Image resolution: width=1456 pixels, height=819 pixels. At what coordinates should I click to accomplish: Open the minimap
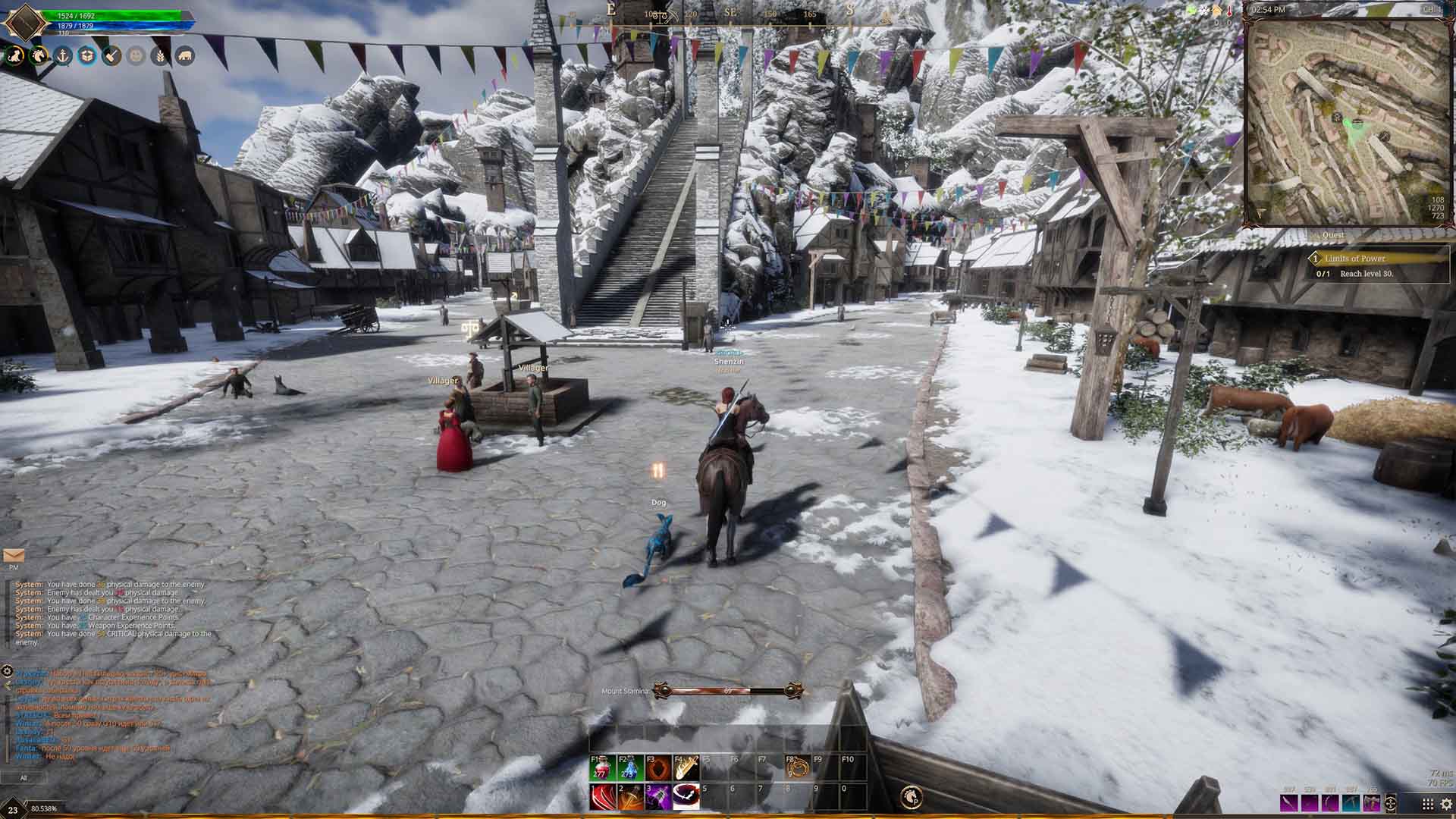(1348, 121)
